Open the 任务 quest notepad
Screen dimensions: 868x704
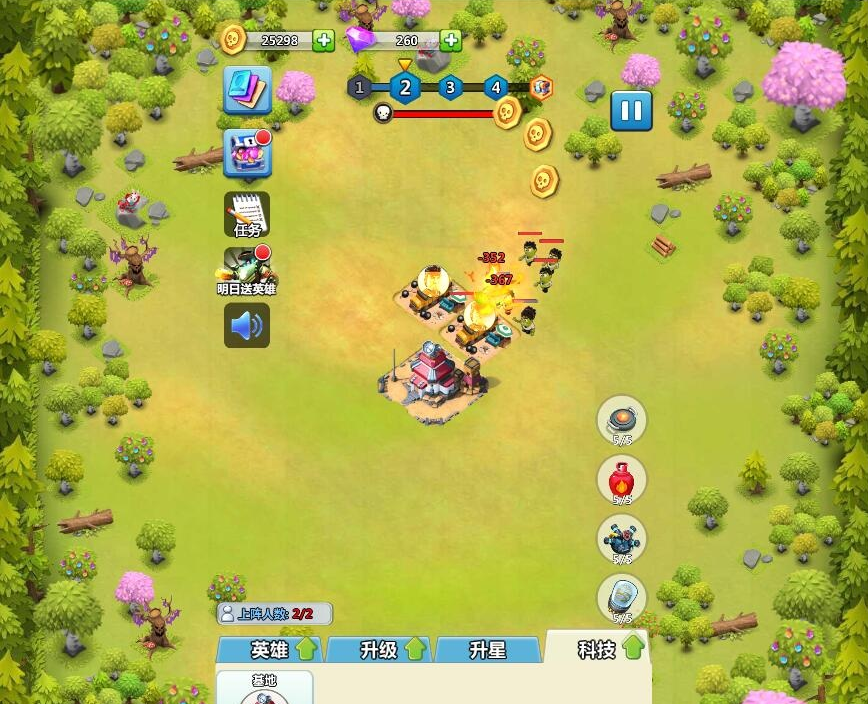click(246, 214)
